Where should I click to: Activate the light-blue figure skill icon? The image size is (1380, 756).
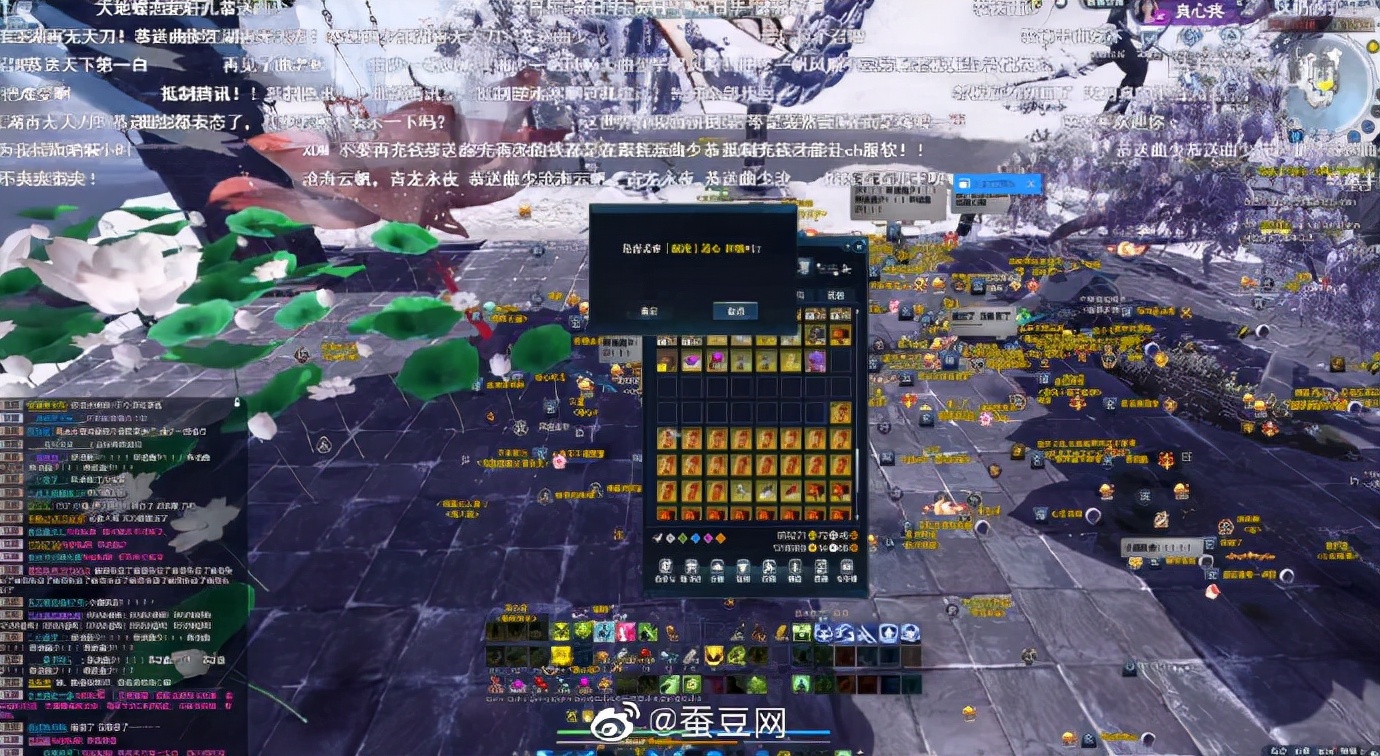click(604, 632)
